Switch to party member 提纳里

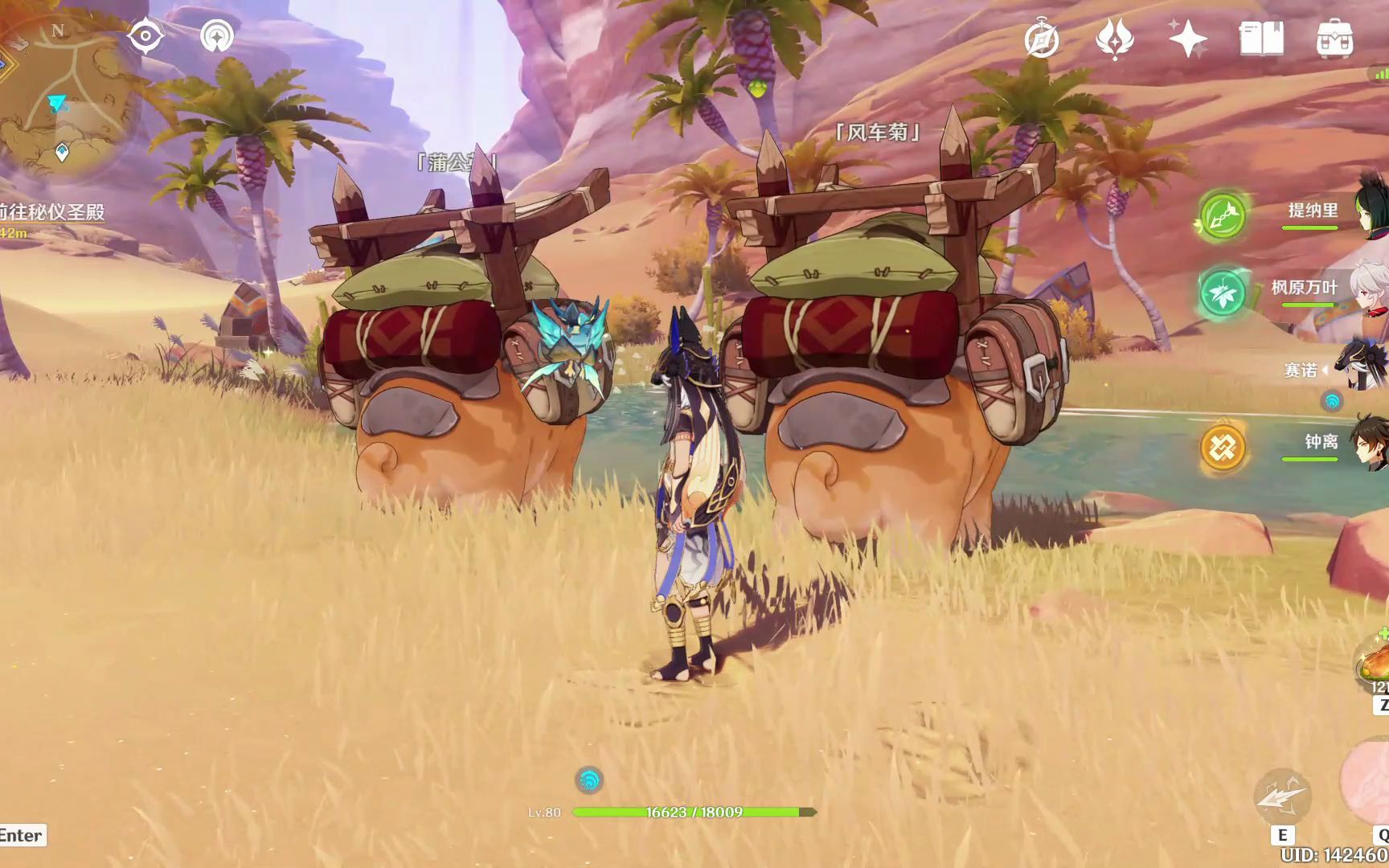pos(1313,212)
